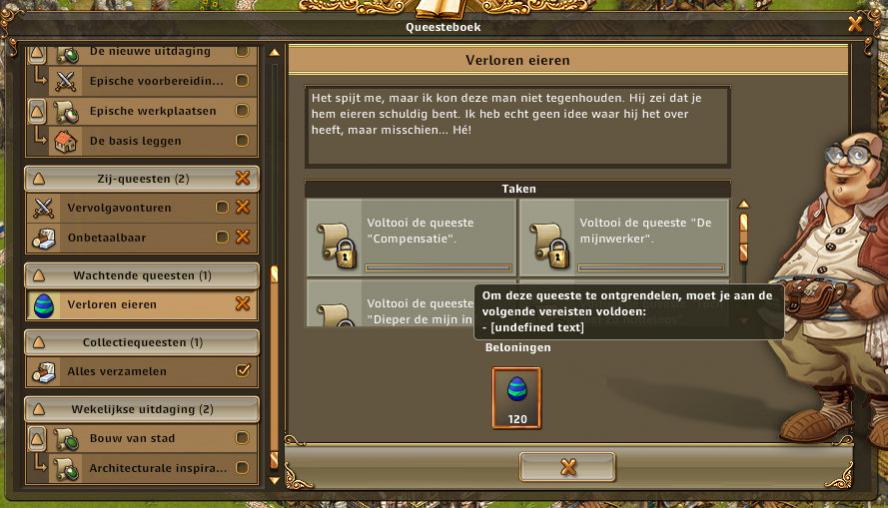Image resolution: width=888 pixels, height=508 pixels.
Task: Close the Queesteboek window
Action: pyautogui.click(x=855, y=23)
